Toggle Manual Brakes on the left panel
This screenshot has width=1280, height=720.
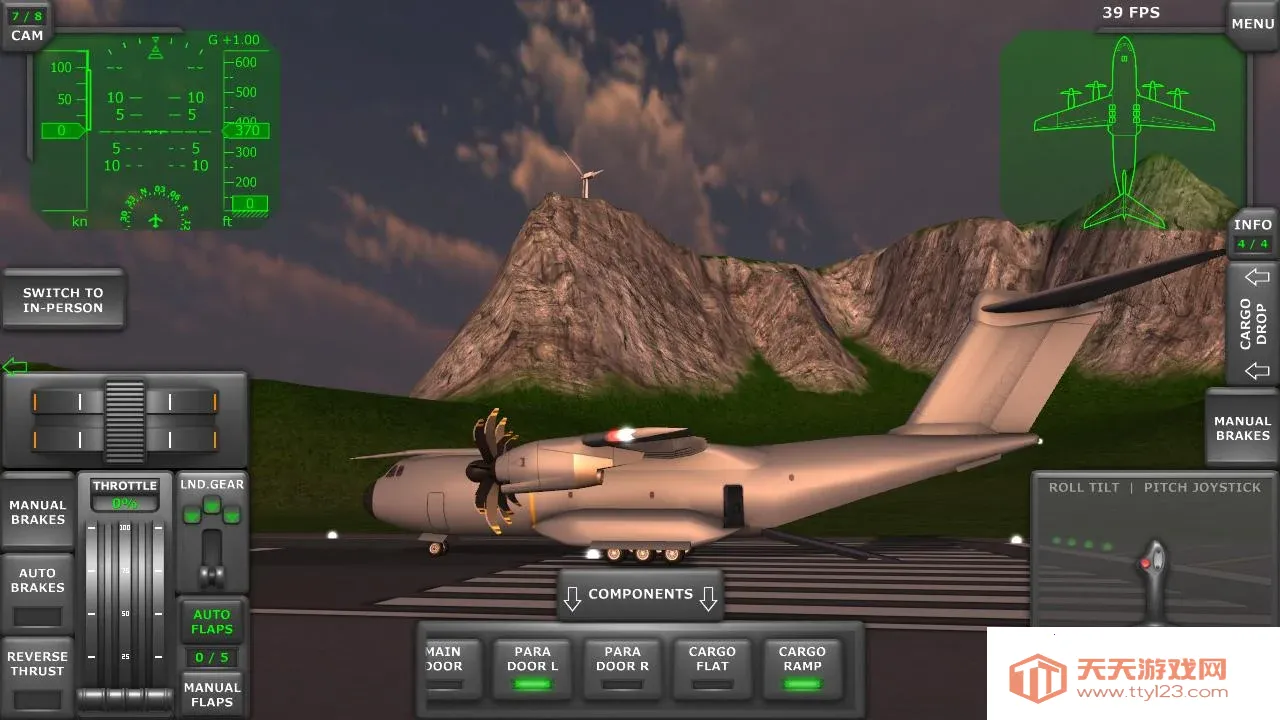[x=38, y=512]
